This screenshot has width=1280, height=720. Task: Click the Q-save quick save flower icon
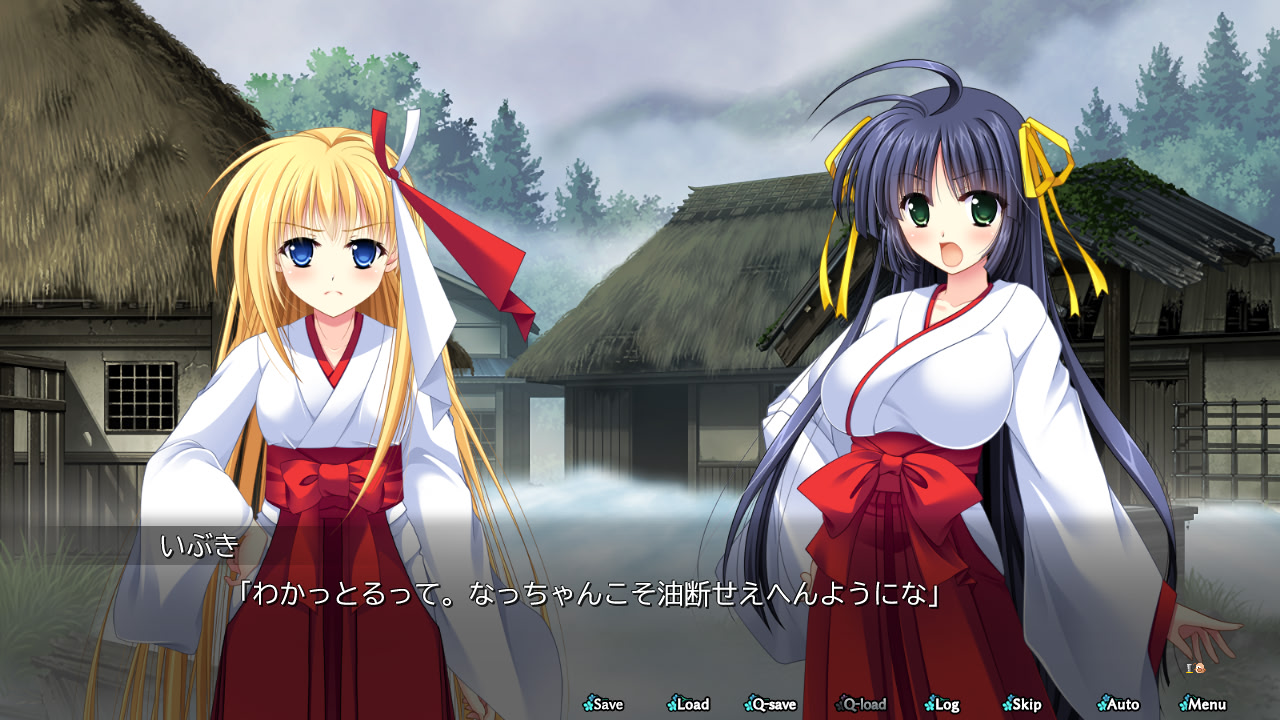(x=748, y=704)
